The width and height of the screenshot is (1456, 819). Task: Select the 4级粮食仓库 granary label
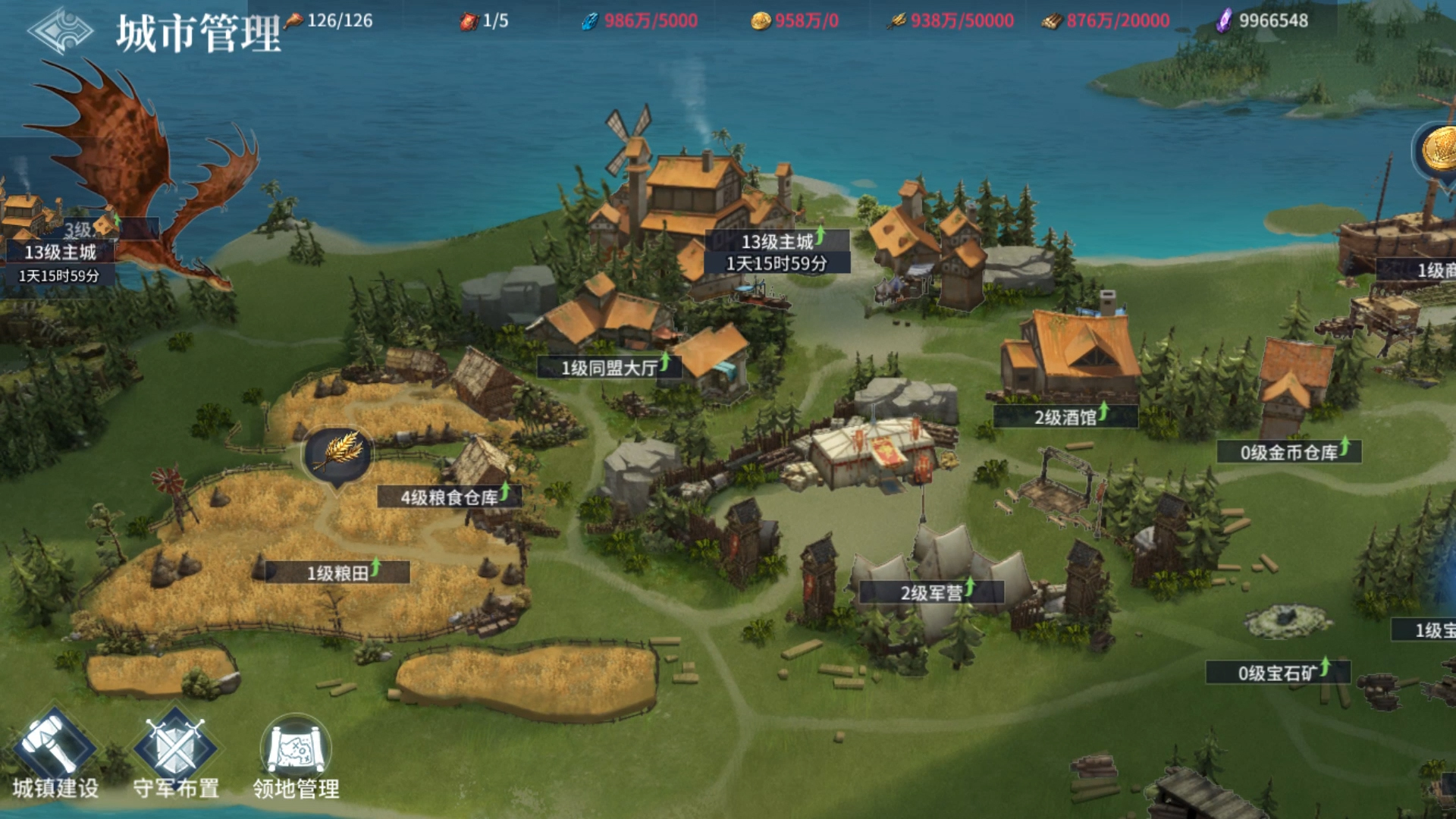tap(449, 497)
